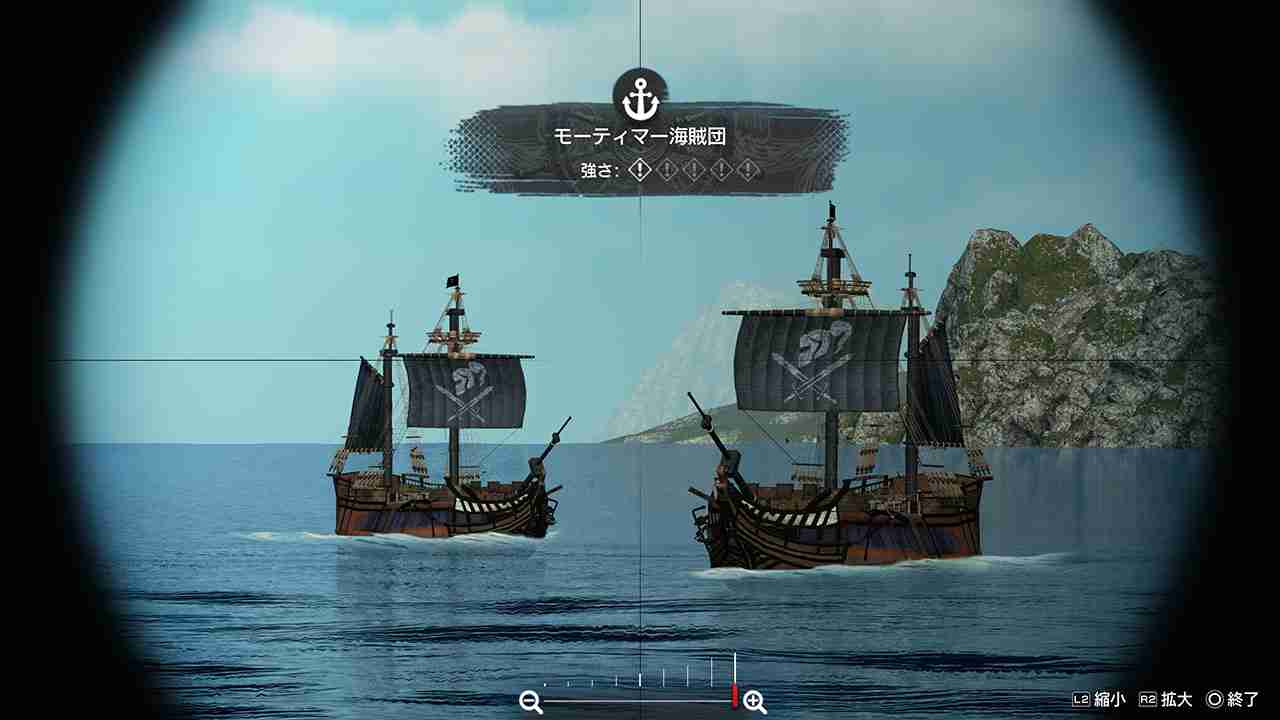This screenshot has height=720, width=1280.
Task: Click the R2 button prompt icon
Action: point(1148,699)
